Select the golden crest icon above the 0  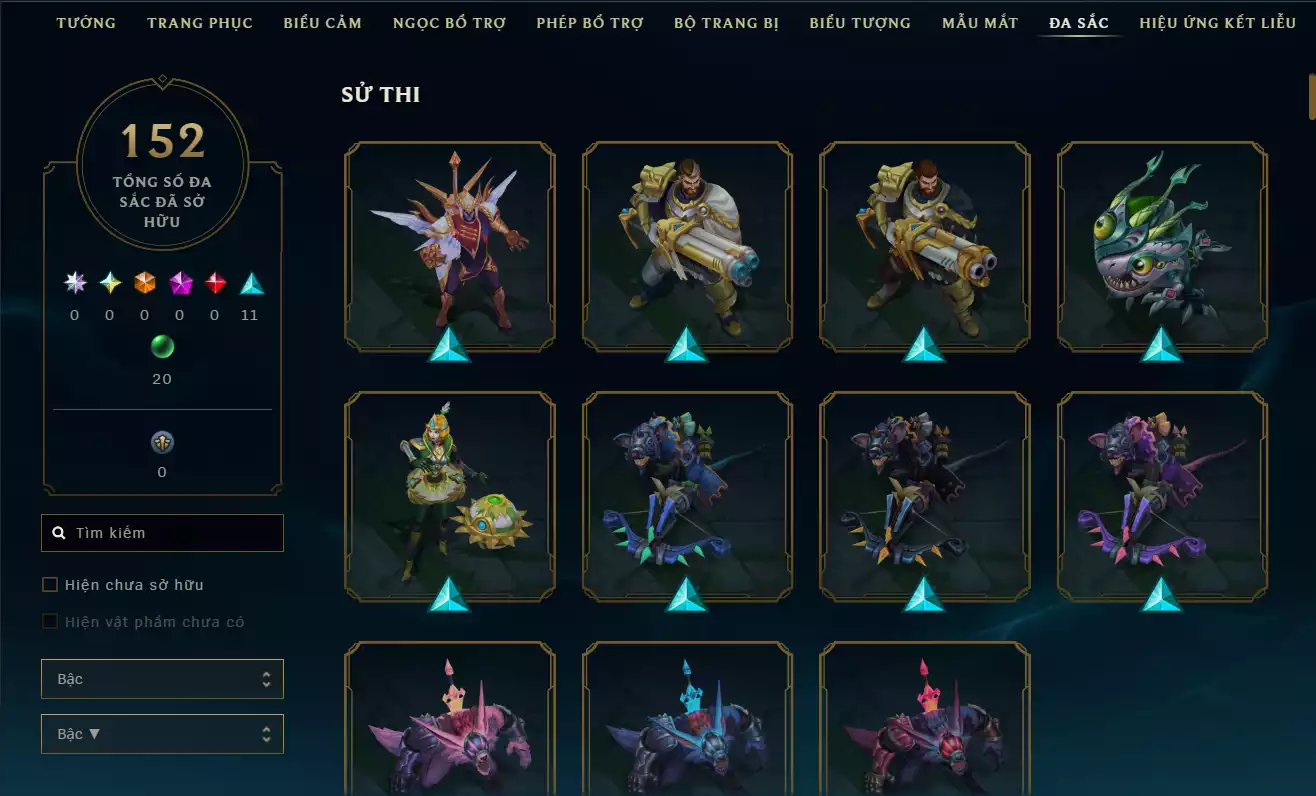[162, 441]
